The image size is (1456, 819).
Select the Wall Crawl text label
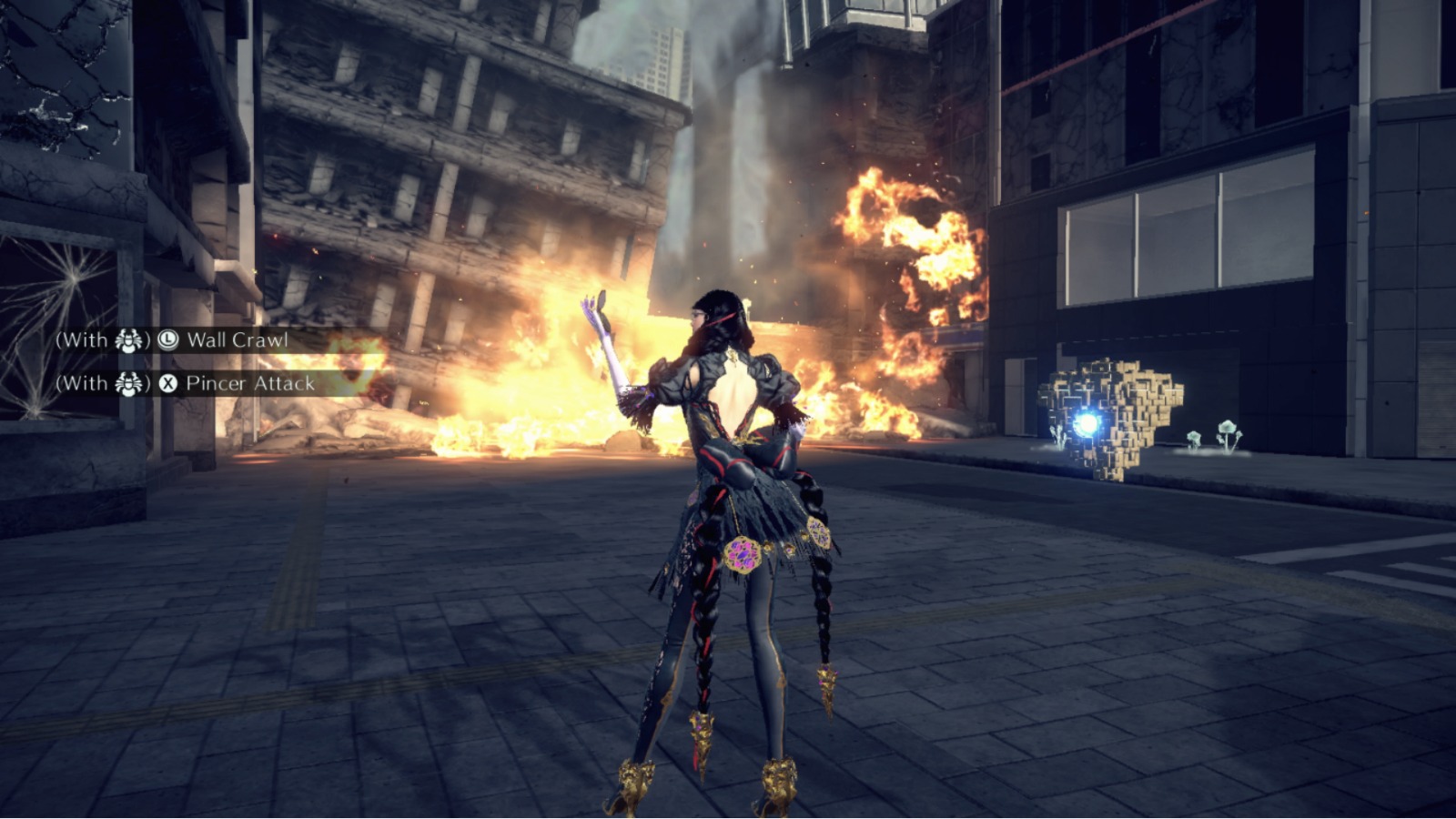[238, 340]
